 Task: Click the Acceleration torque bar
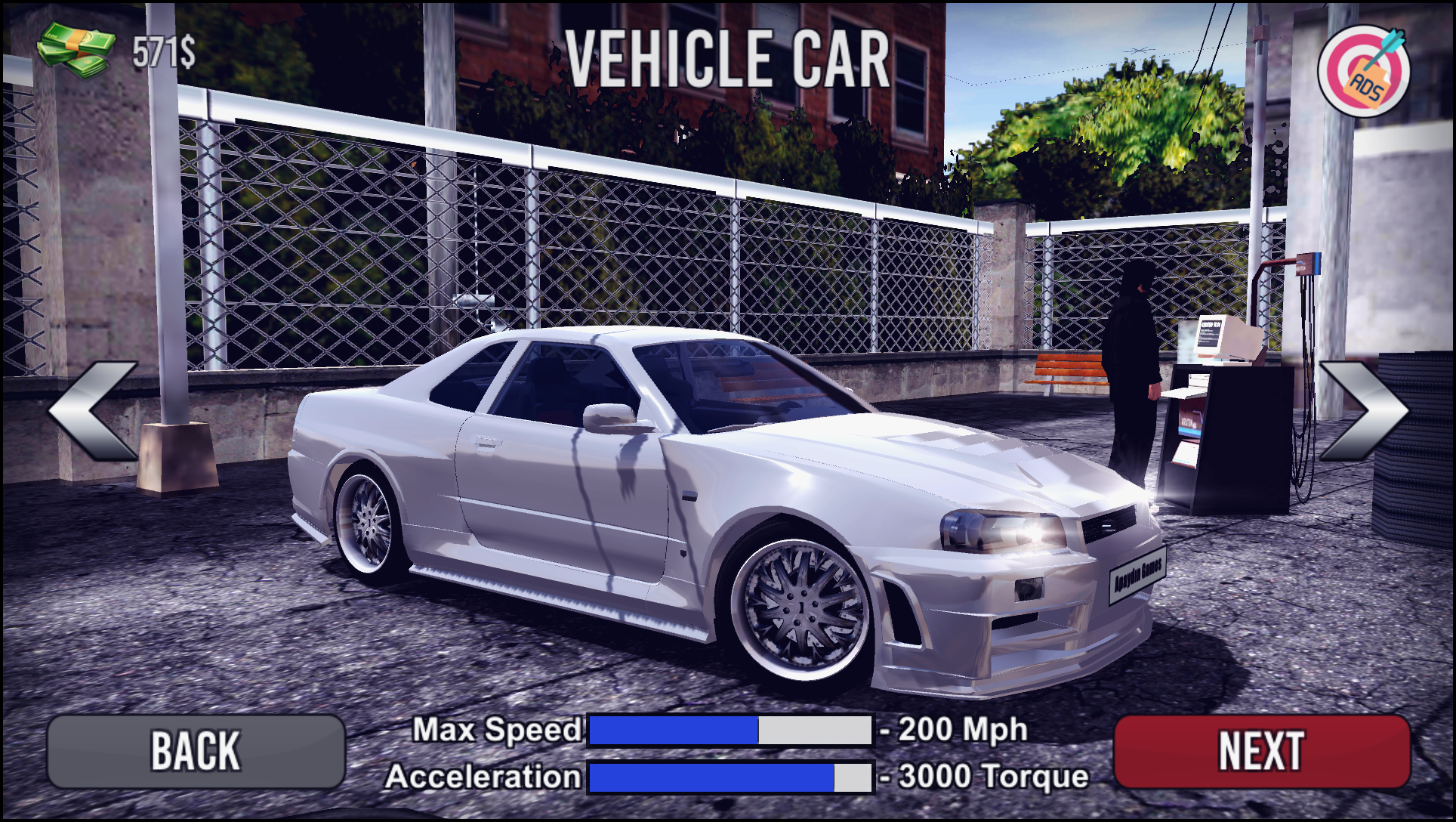[729, 774]
